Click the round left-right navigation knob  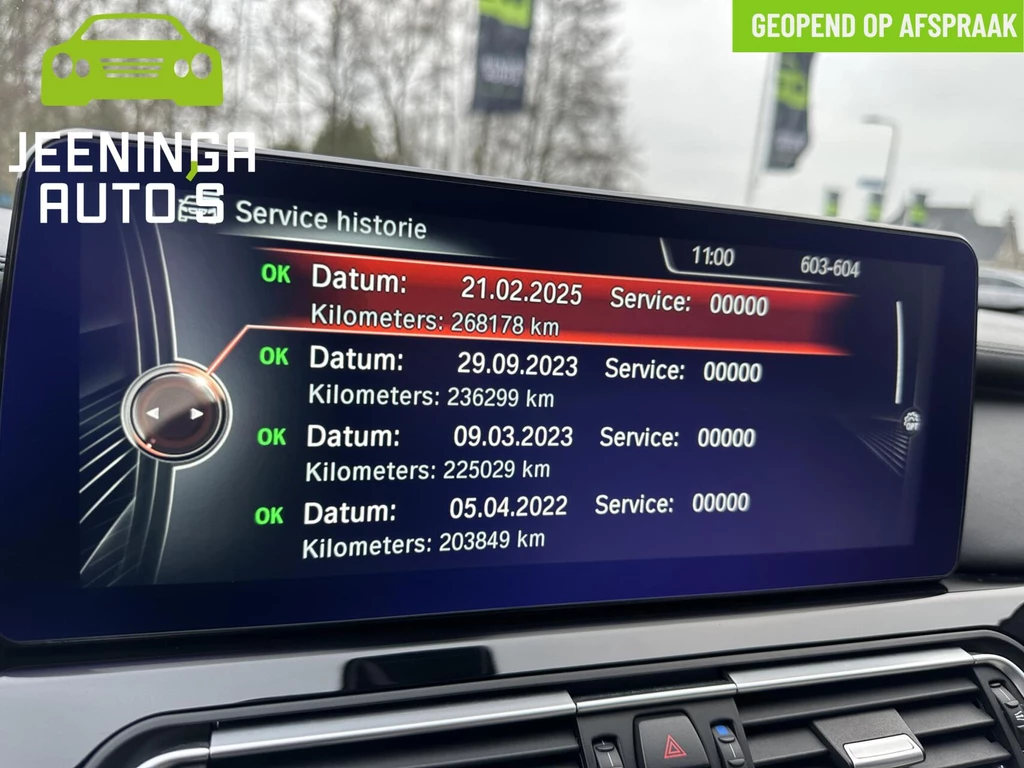click(x=176, y=412)
